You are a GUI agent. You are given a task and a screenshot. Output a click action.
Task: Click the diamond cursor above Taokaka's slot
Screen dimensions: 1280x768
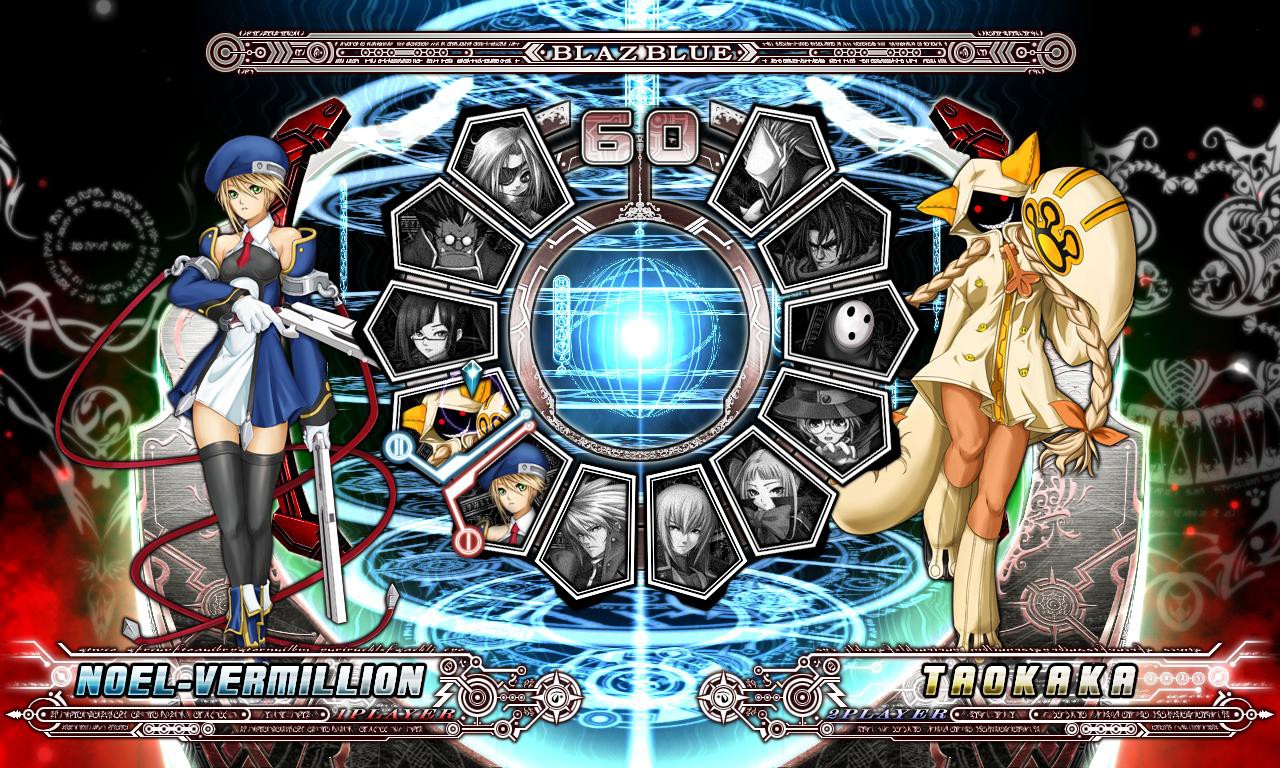click(x=472, y=376)
